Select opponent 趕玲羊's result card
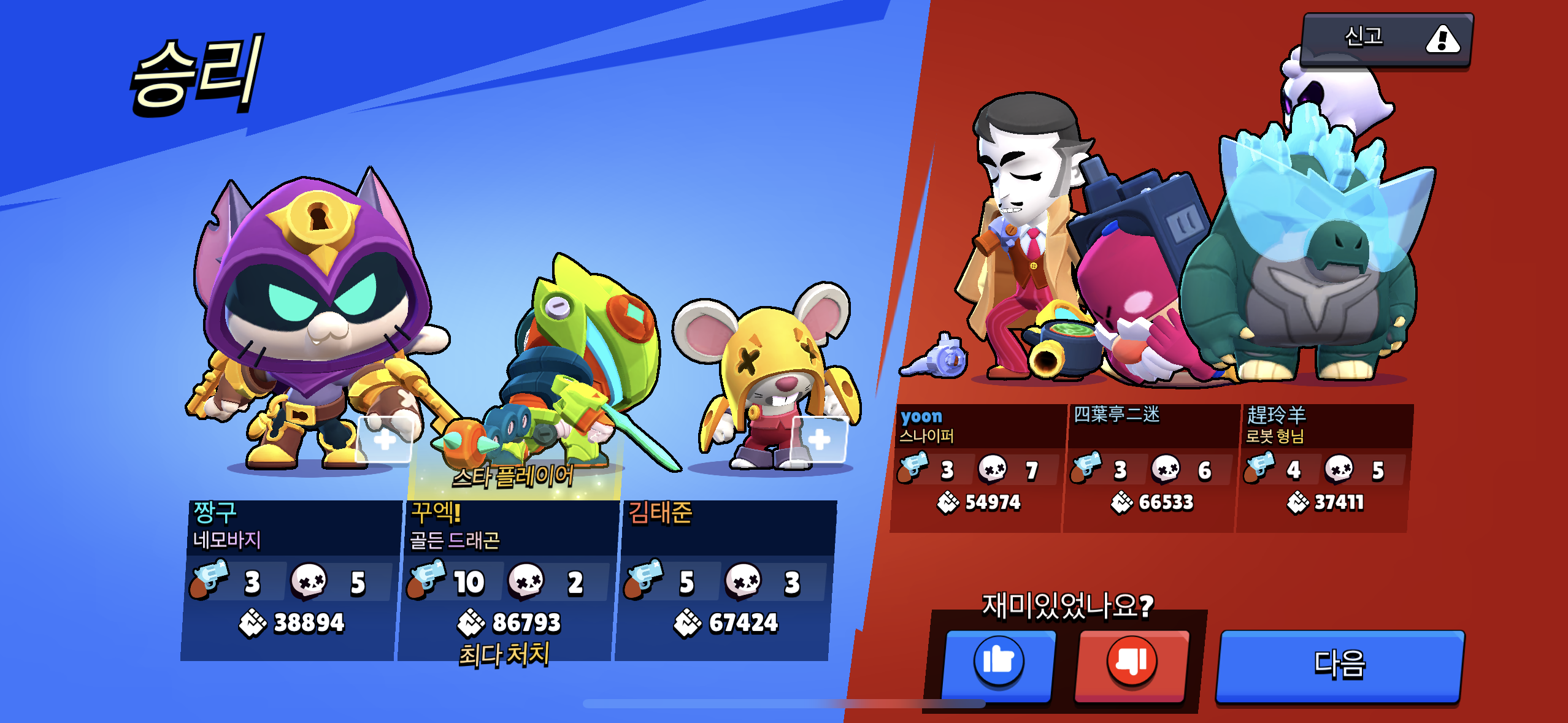This screenshot has height=723, width=1568. [1325, 468]
